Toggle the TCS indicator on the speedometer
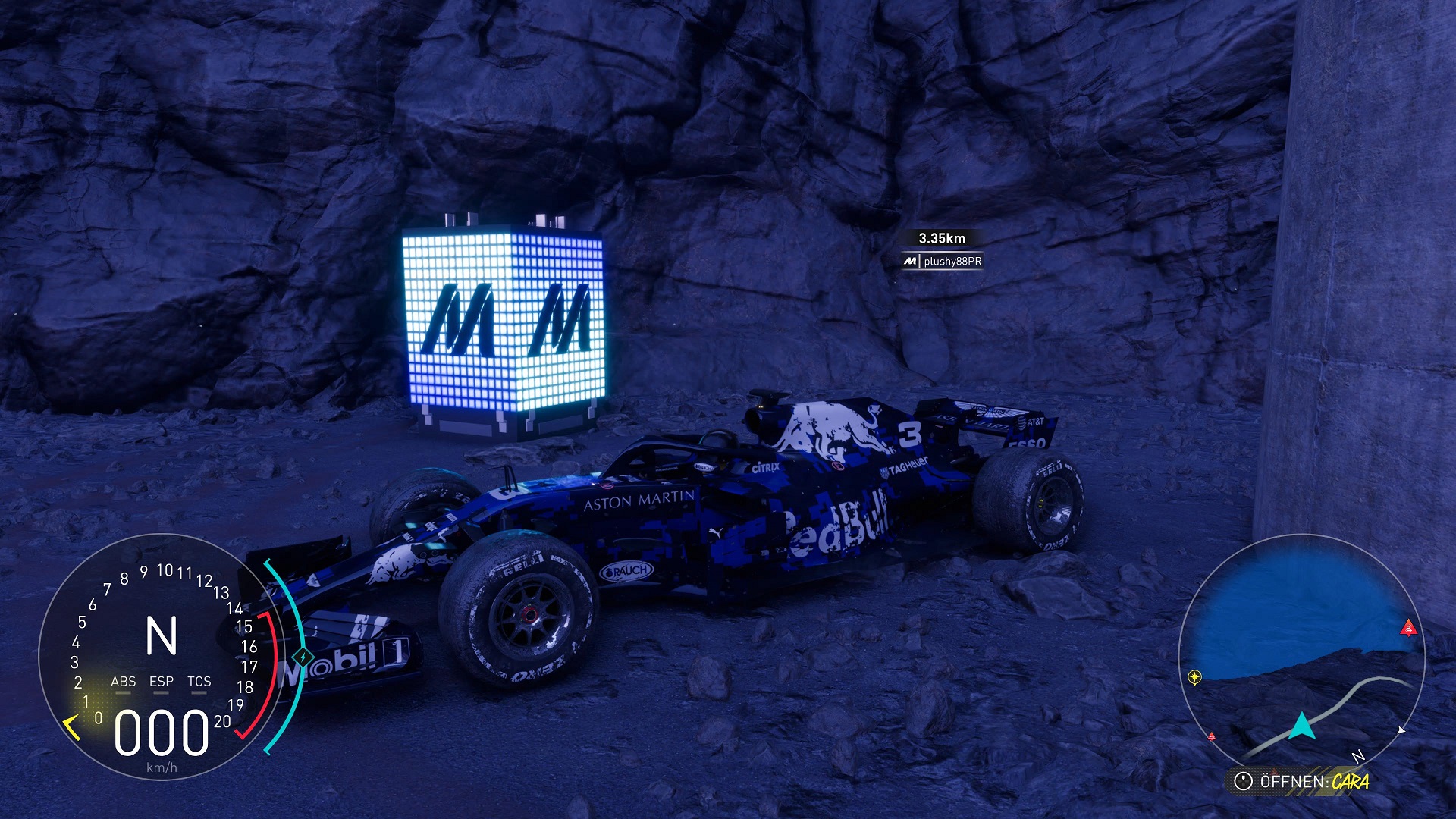Screen dimensions: 1456x819 (199, 682)
